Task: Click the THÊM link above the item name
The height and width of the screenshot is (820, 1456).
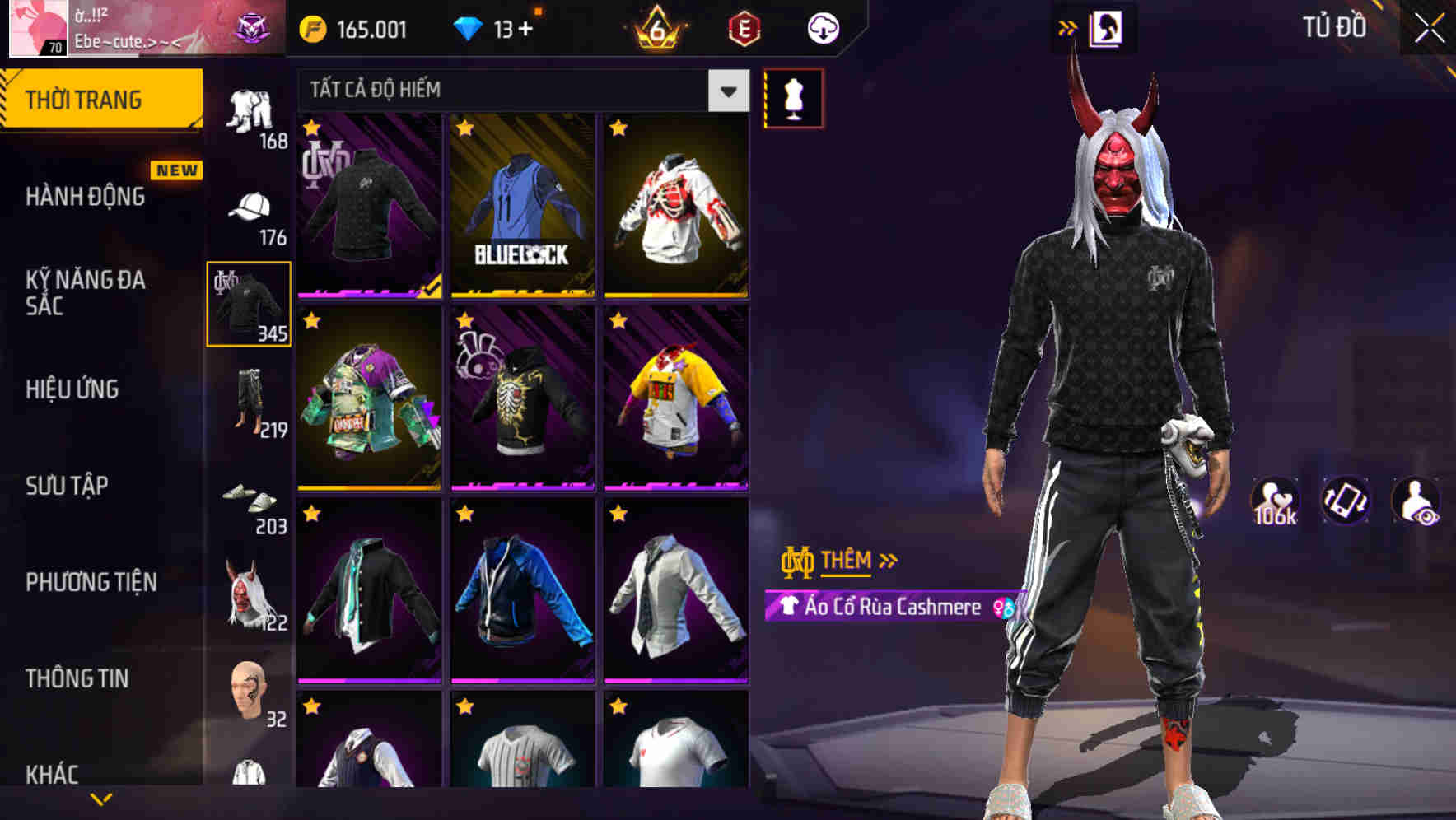Action: point(846,561)
